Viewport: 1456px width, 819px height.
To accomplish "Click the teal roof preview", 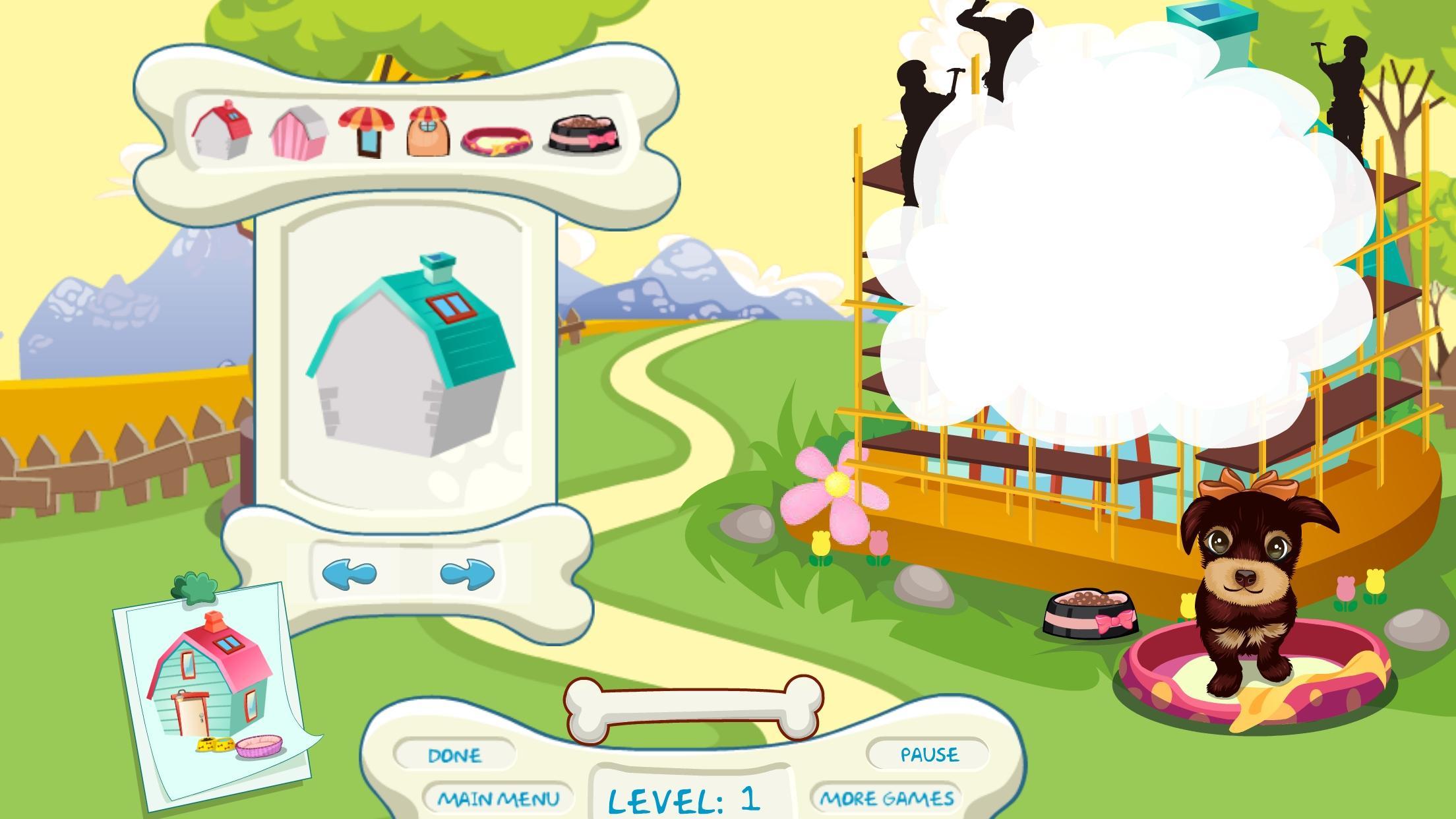I will click(x=409, y=356).
